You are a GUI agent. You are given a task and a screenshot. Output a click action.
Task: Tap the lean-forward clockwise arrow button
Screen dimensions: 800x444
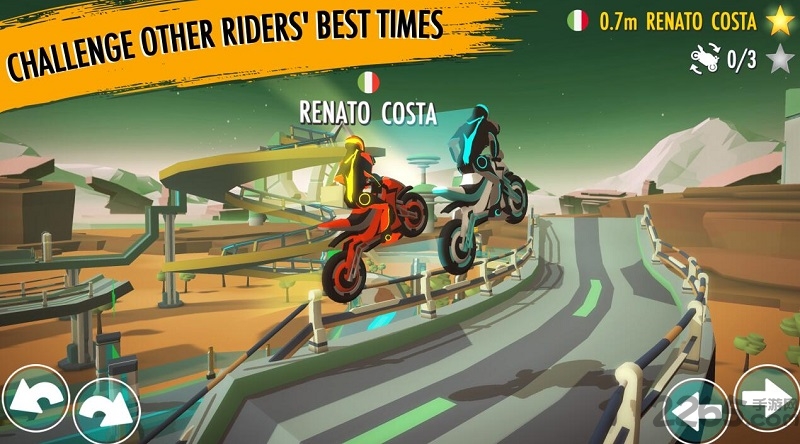[x=105, y=410]
